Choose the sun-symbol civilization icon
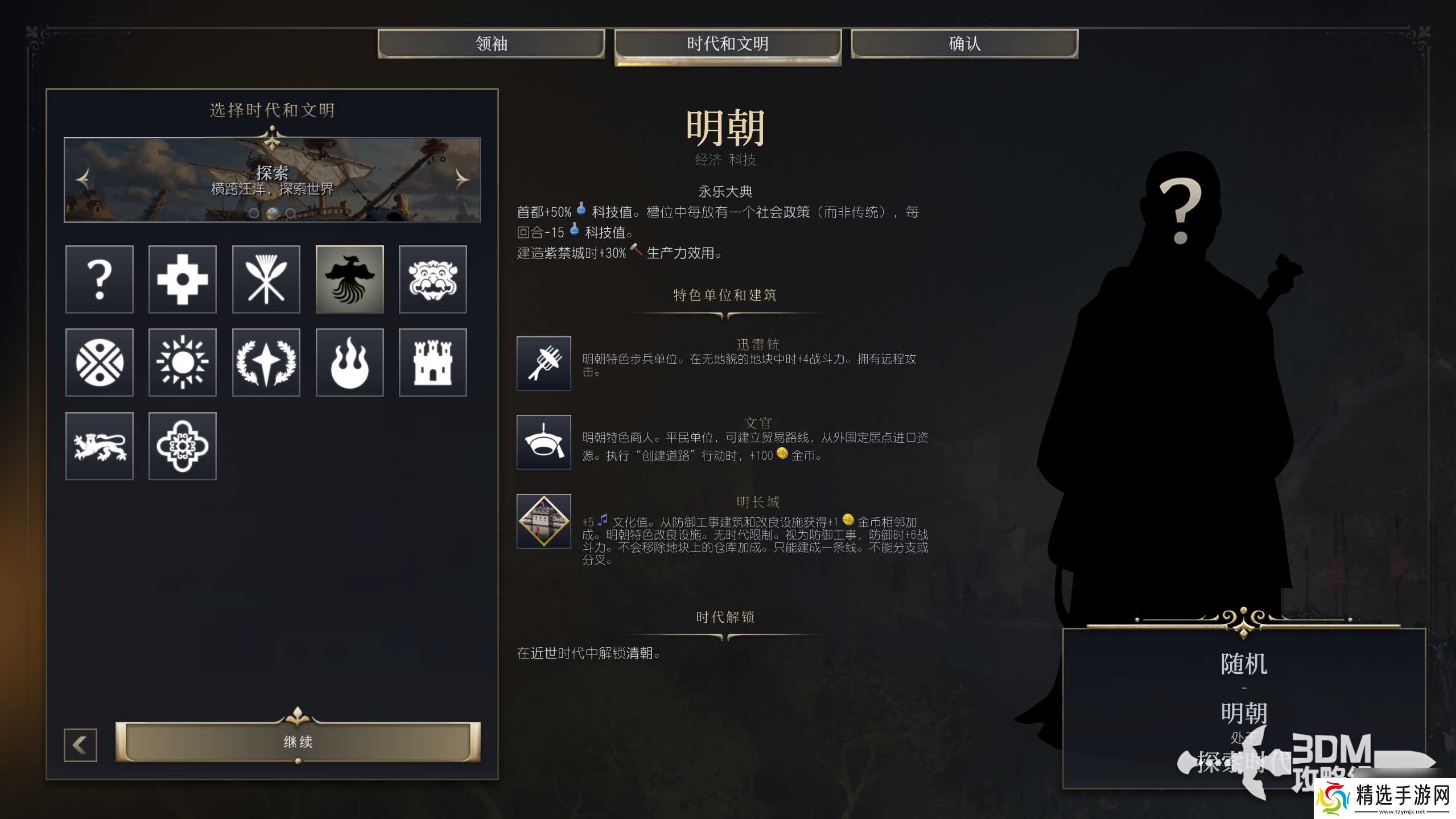The width and height of the screenshot is (1456, 819). (x=183, y=363)
